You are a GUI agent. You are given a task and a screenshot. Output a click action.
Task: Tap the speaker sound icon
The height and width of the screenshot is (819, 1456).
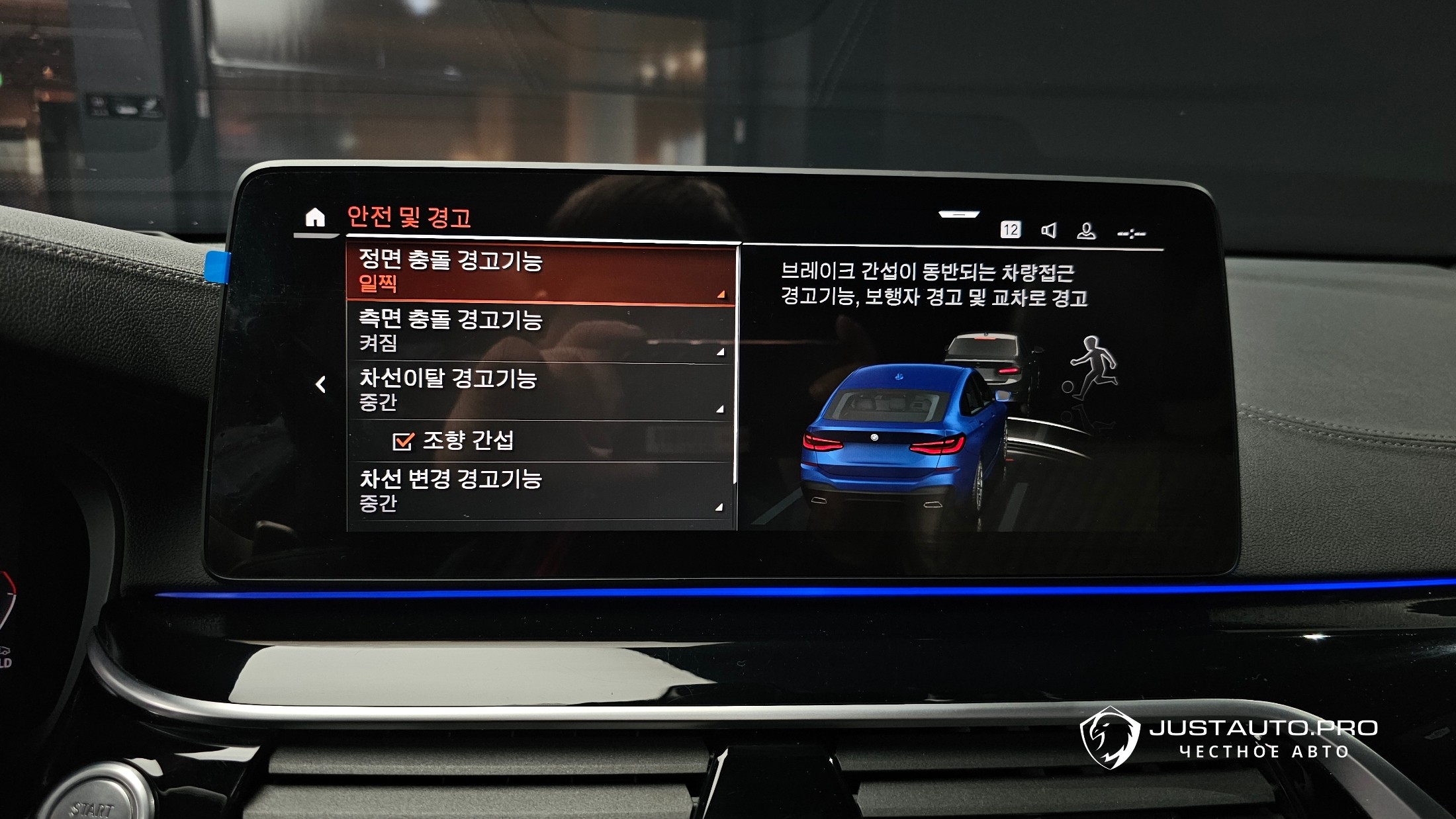coord(1048,230)
